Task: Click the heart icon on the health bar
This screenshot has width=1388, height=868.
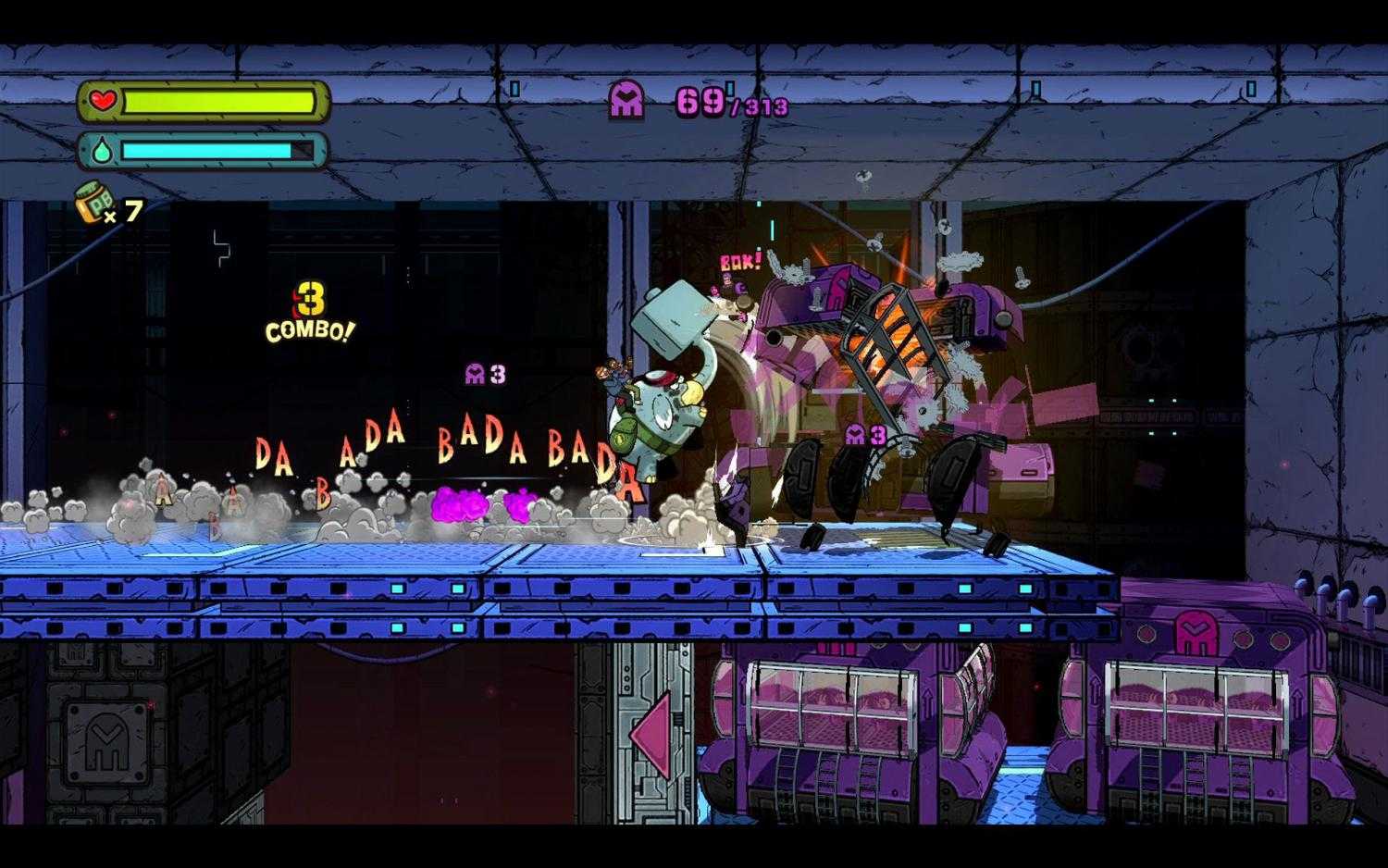Action: pyautogui.click(x=105, y=100)
